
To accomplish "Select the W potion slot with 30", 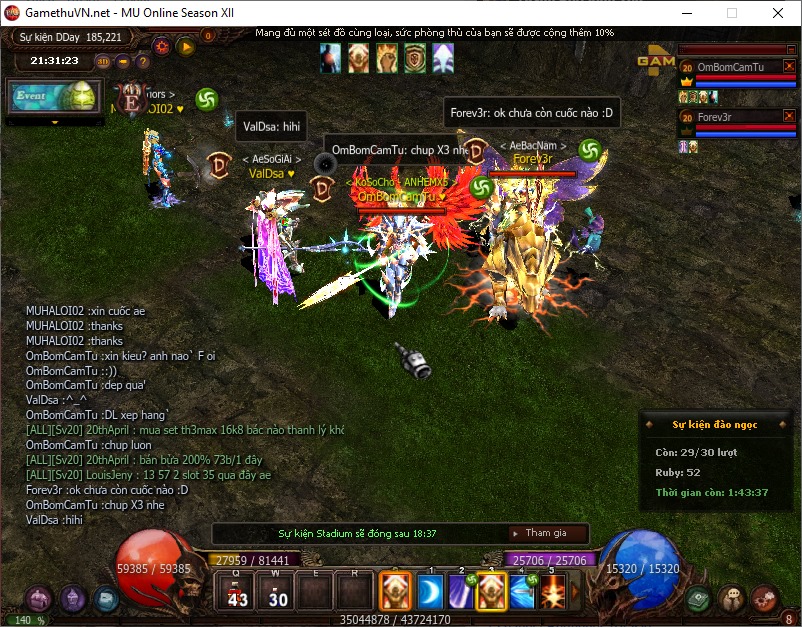I will click(x=277, y=592).
